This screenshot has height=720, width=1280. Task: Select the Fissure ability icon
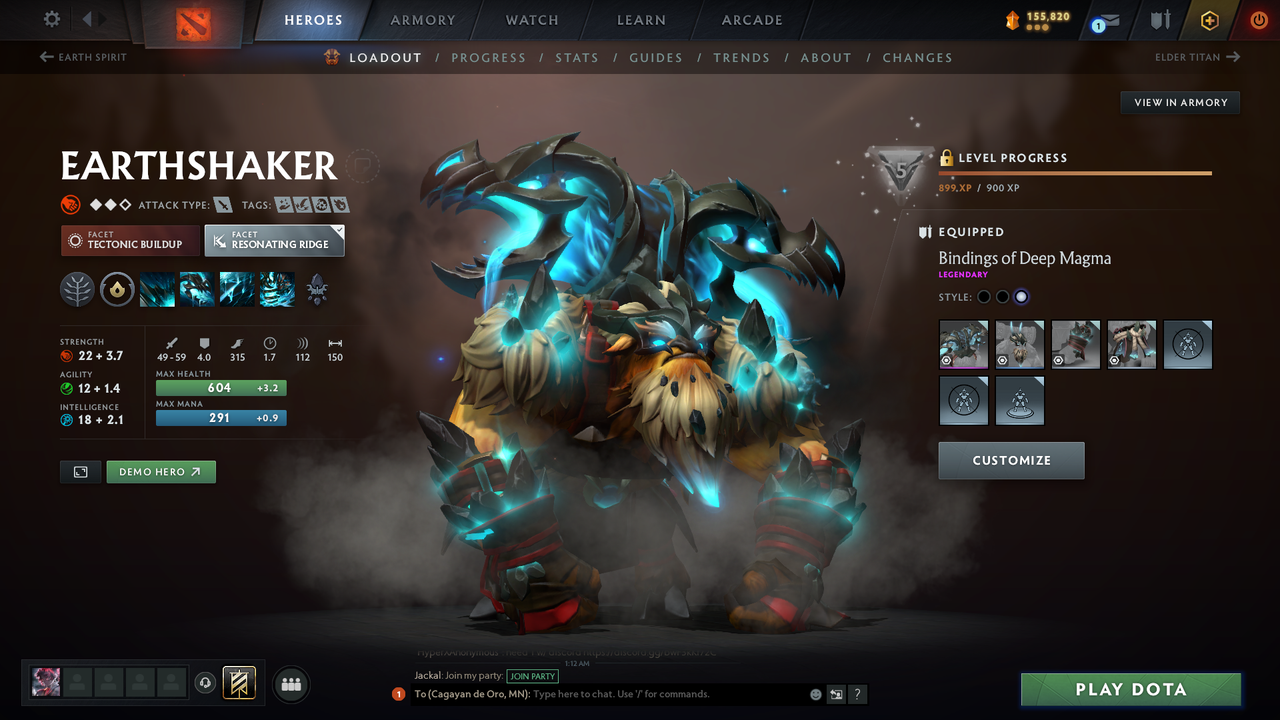click(157, 289)
